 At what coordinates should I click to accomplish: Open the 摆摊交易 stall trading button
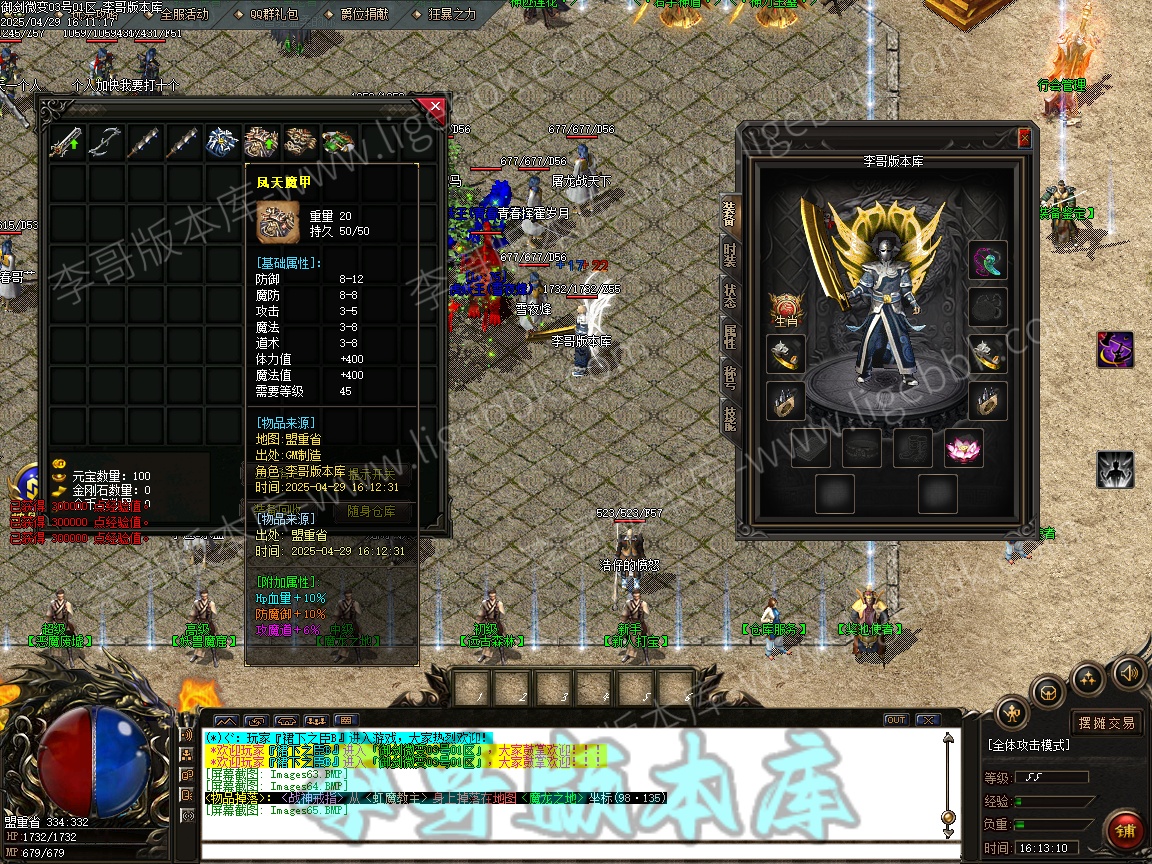tap(1106, 722)
